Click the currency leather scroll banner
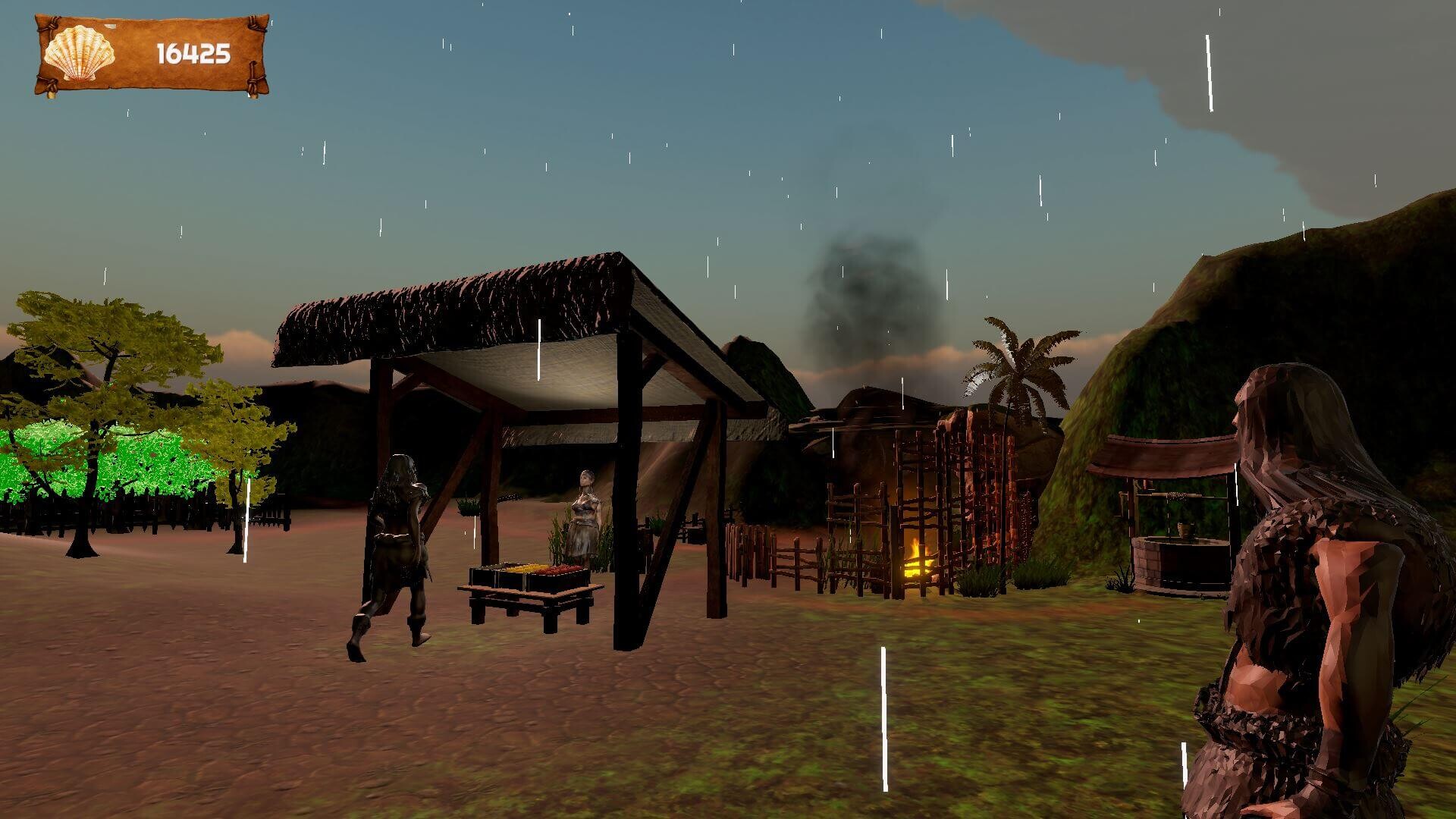The image size is (1456, 819). (150, 52)
